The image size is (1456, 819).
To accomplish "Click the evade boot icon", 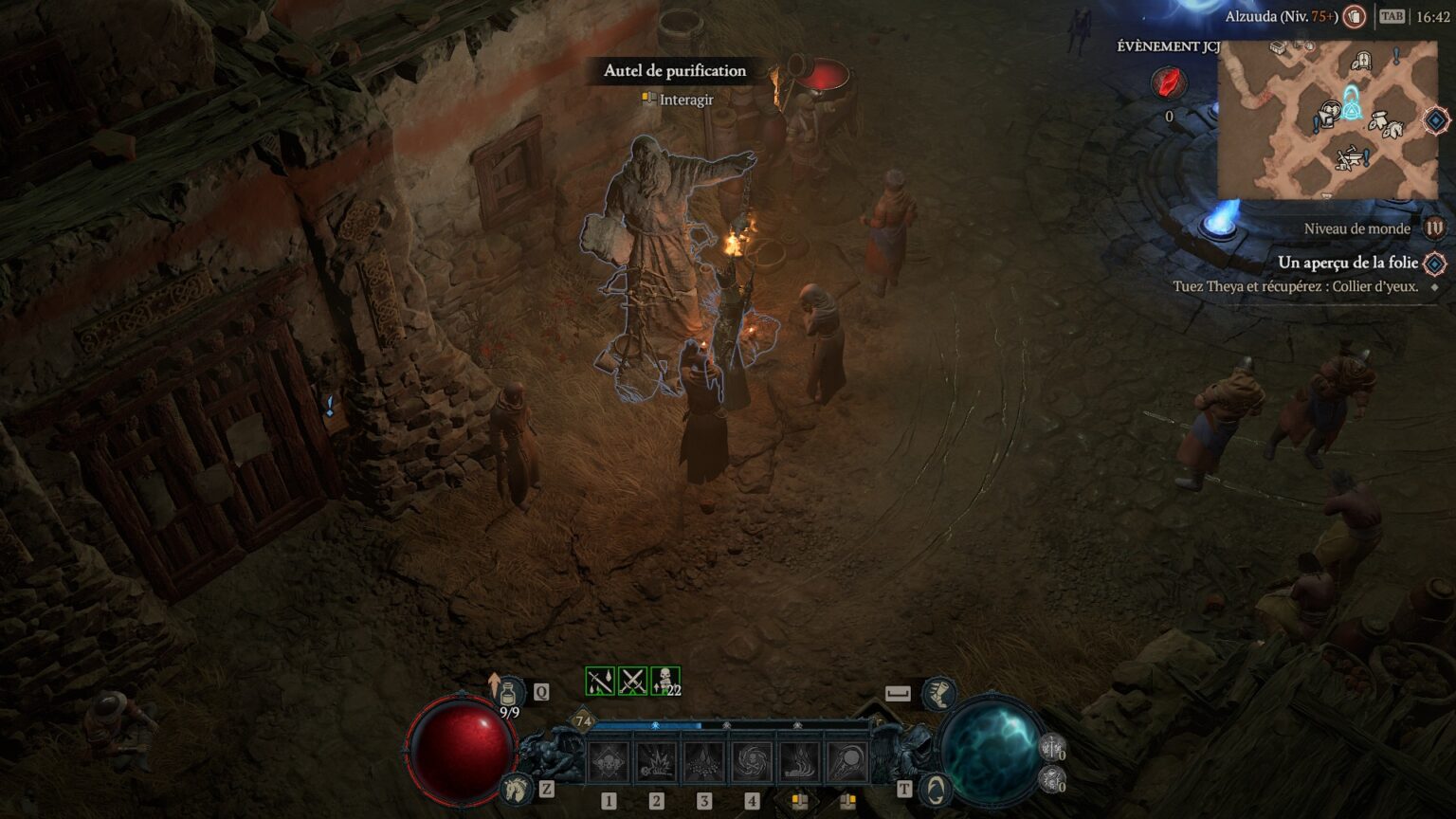I will tap(937, 693).
